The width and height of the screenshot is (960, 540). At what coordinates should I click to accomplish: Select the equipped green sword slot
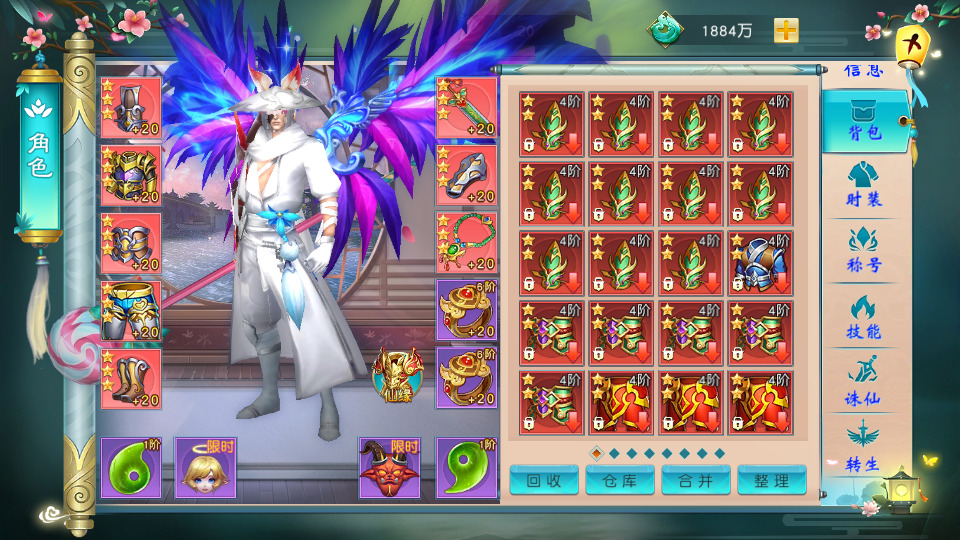click(467, 108)
